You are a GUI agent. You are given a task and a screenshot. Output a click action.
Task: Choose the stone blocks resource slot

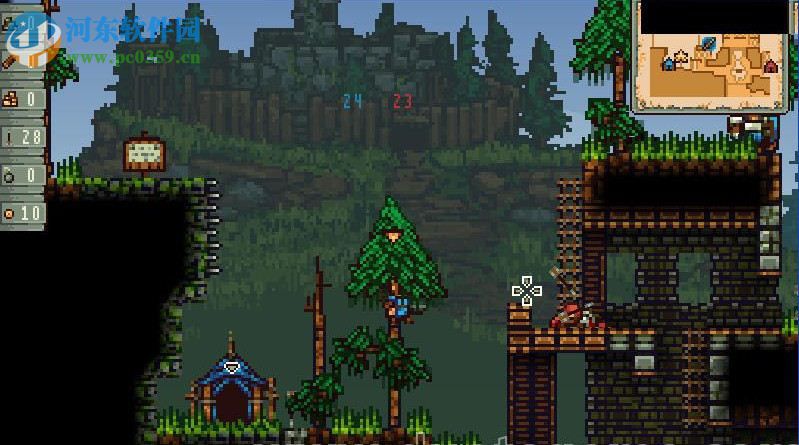[x=23, y=98]
